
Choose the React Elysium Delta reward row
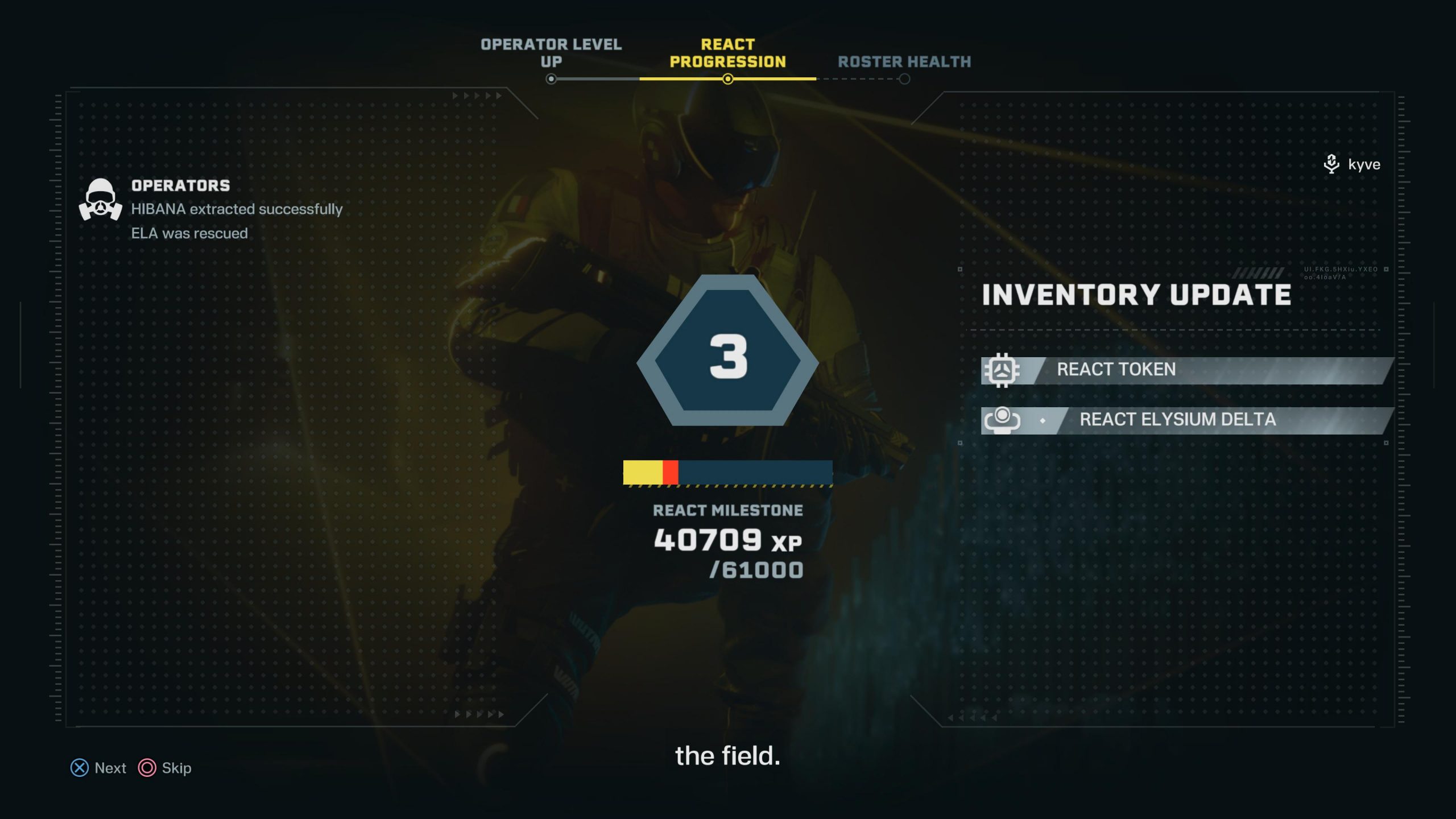[x=1186, y=420]
